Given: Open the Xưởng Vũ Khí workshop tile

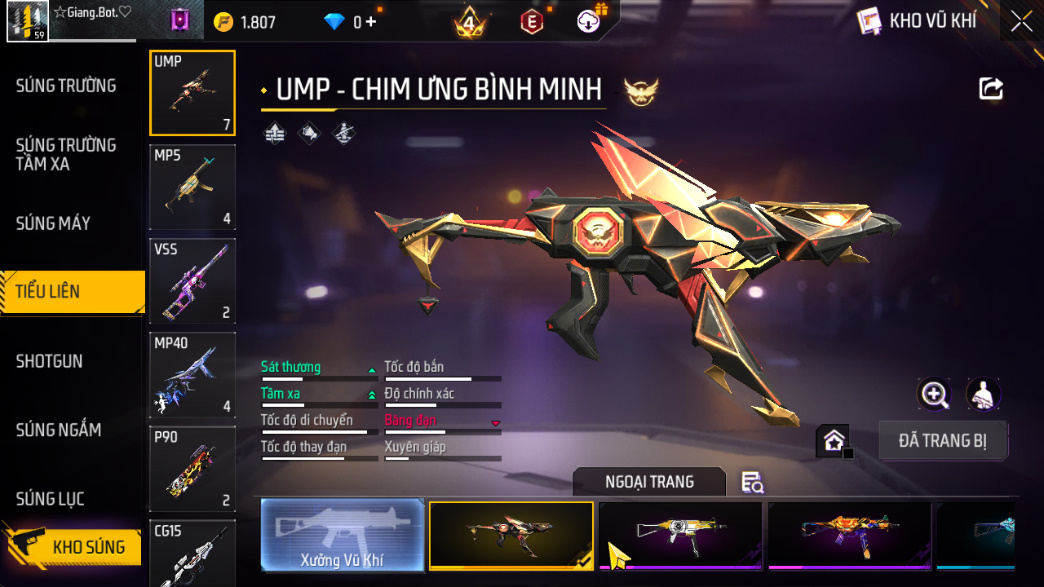Looking at the screenshot, I should click(x=342, y=535).
